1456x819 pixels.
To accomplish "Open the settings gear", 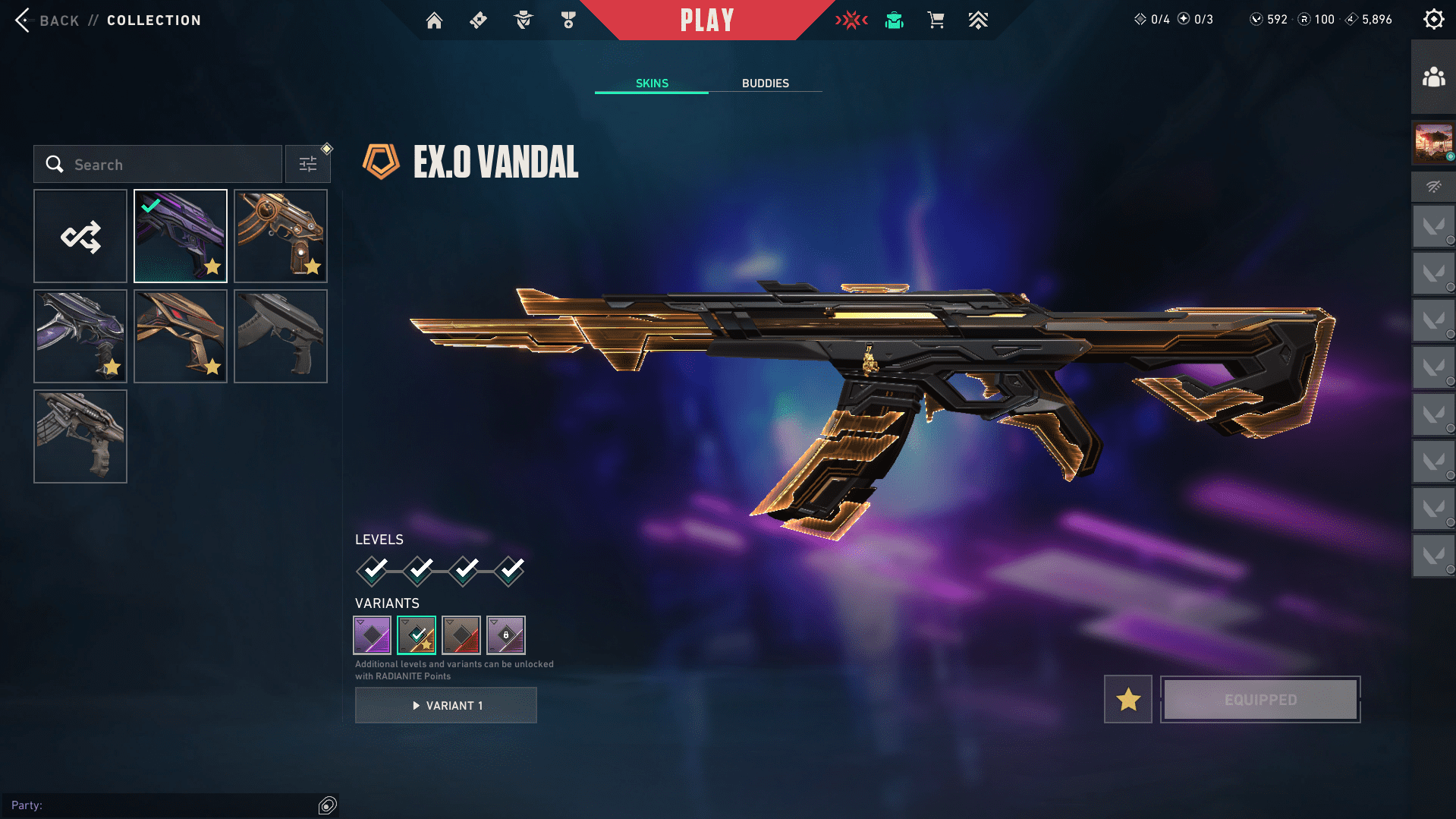I will (1433, 19).
